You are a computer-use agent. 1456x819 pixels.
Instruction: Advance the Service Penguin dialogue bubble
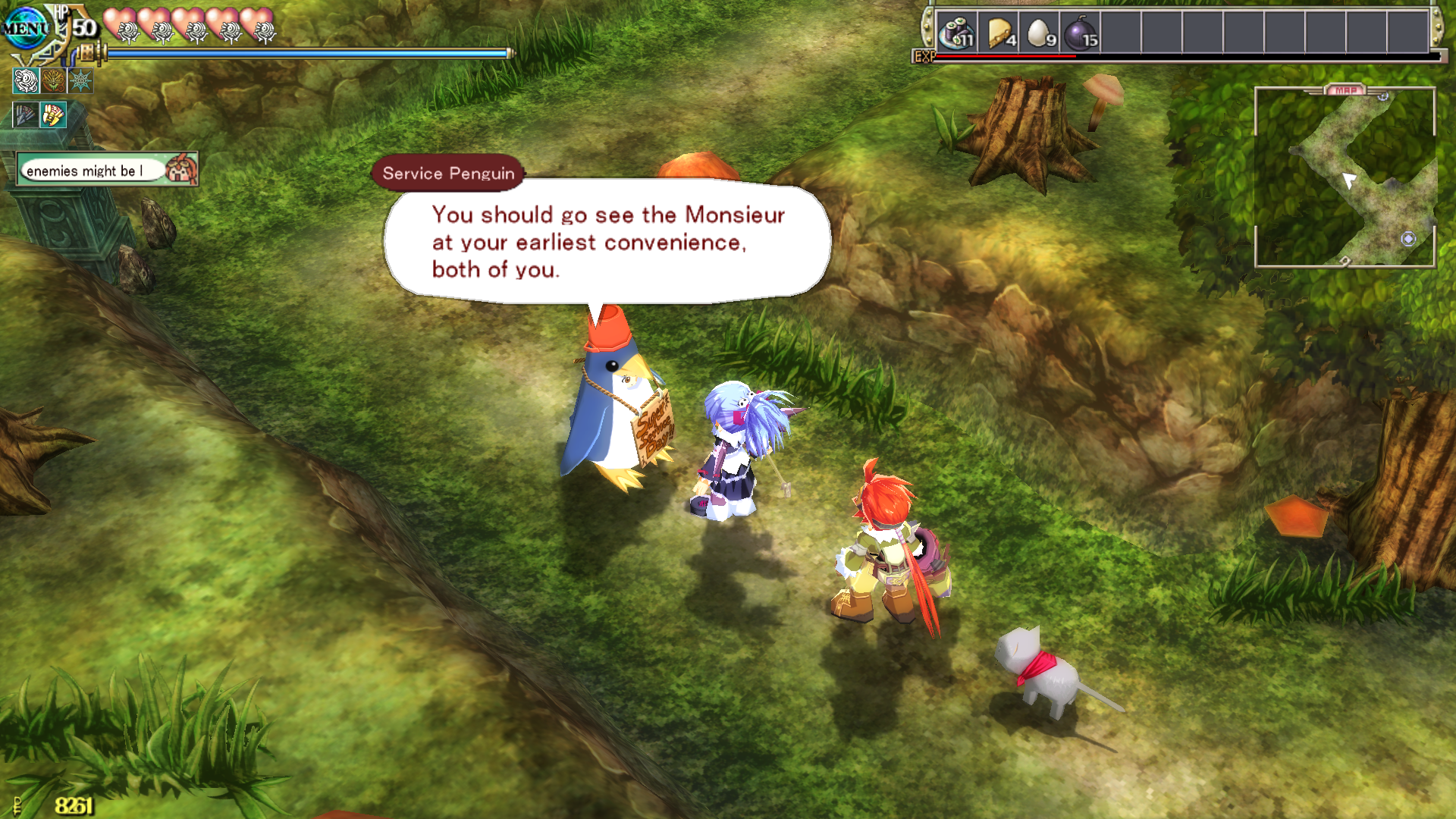click(607, 241)
